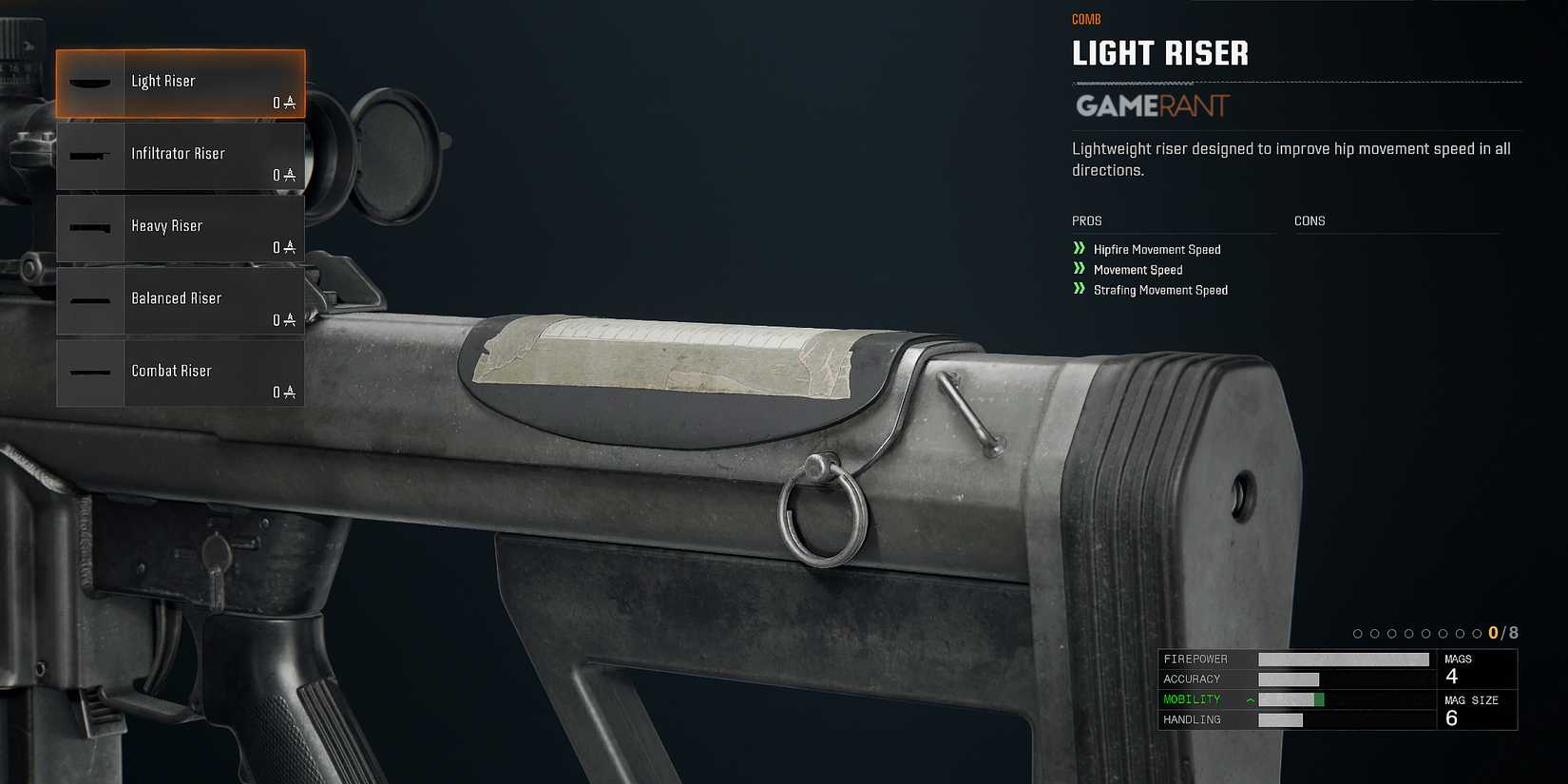This screenshot has height=784, width=1568.
Task: Click the Infiltrator Riser silhouette icon
Action: click(91, 155)
